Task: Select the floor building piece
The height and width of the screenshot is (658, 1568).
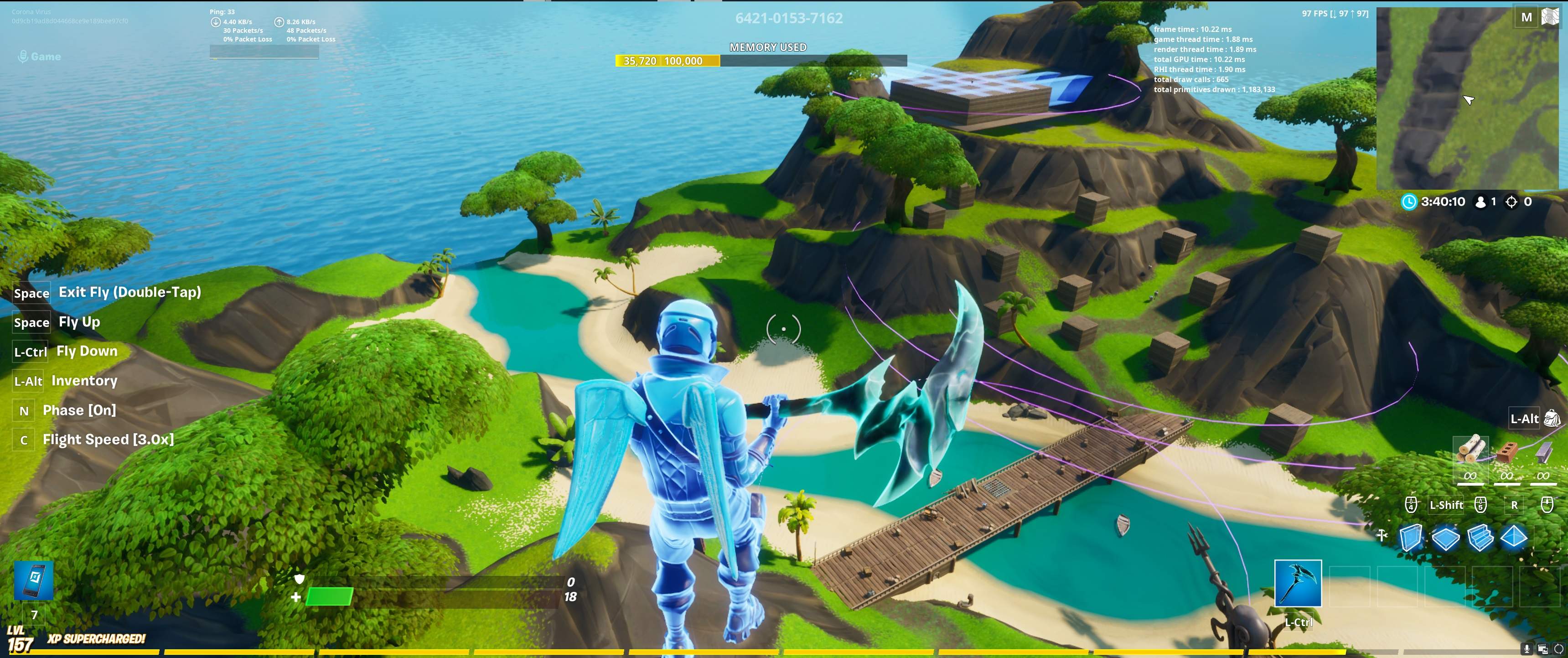Action: [x=1446, y=538]
